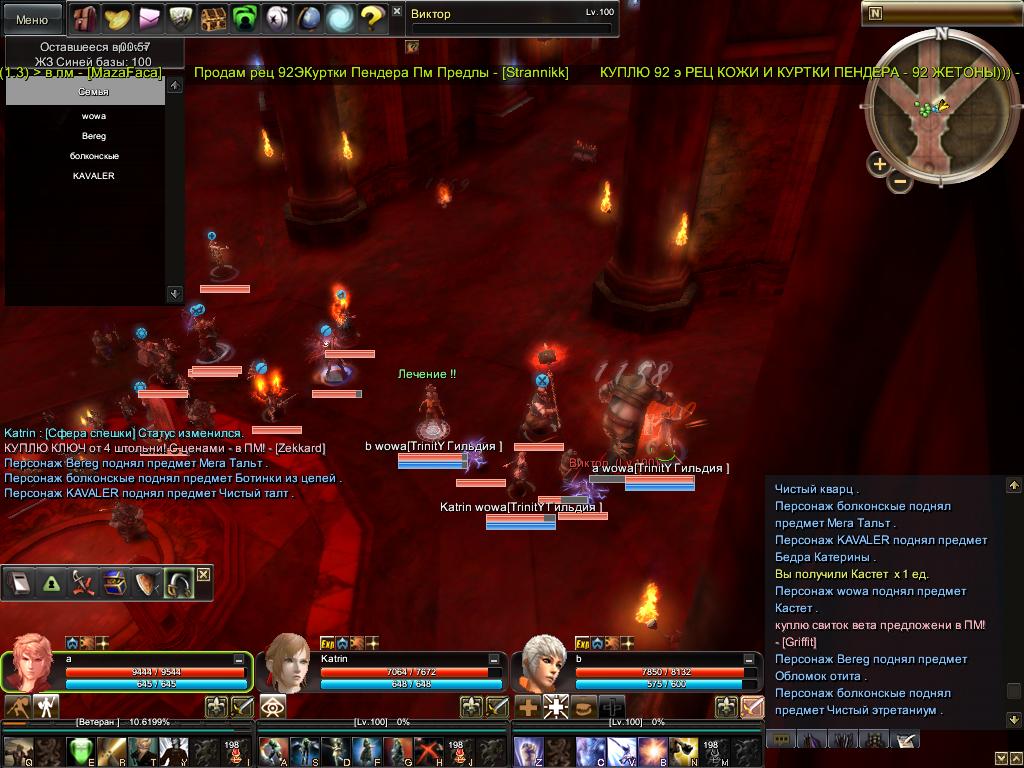The height and width of the screenshot is (768, 1024).
Task: Close the small action toolbar with X
Action: tap(203, 574)
